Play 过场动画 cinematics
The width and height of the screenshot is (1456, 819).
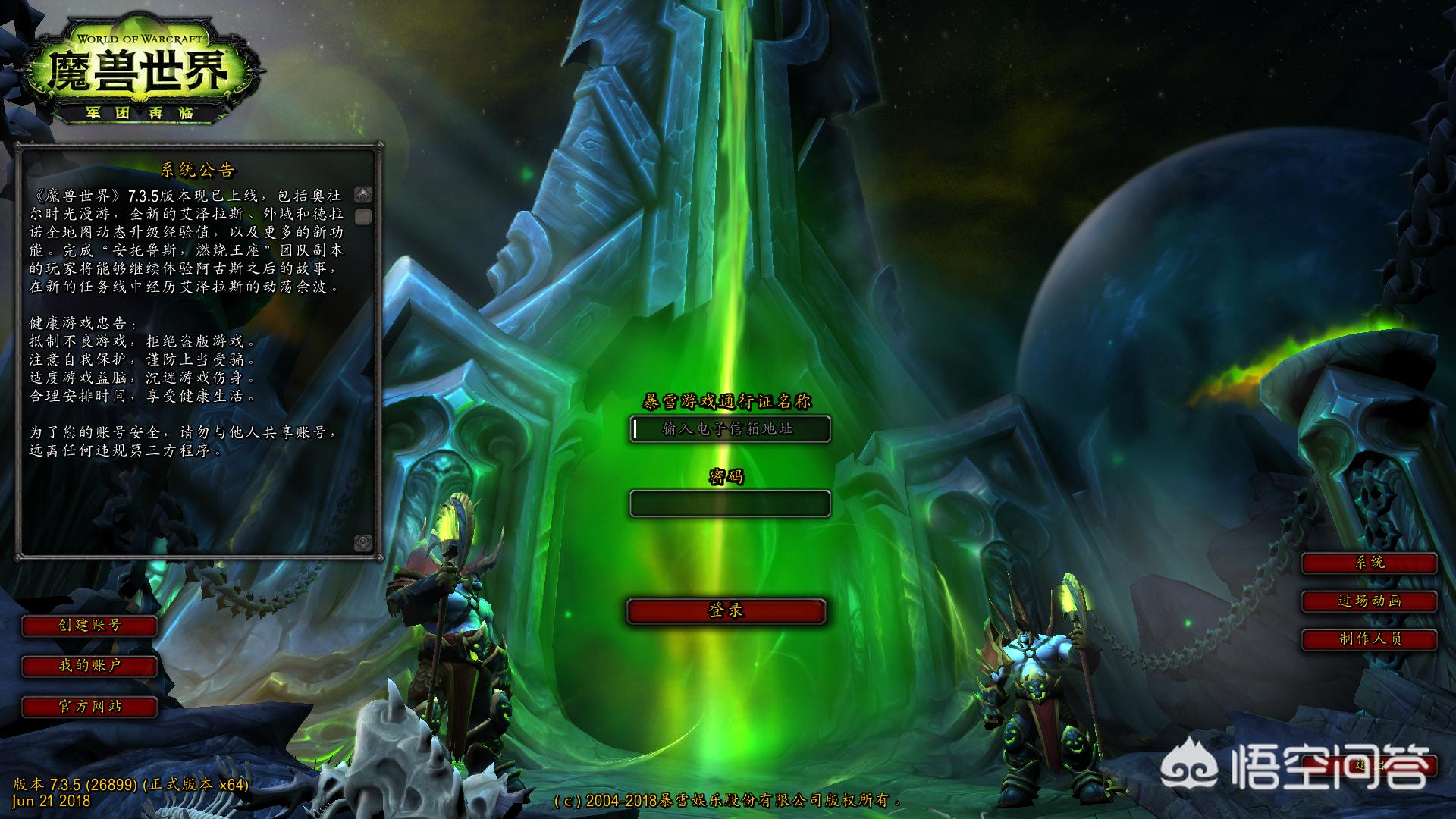(x=1369, y=601)
